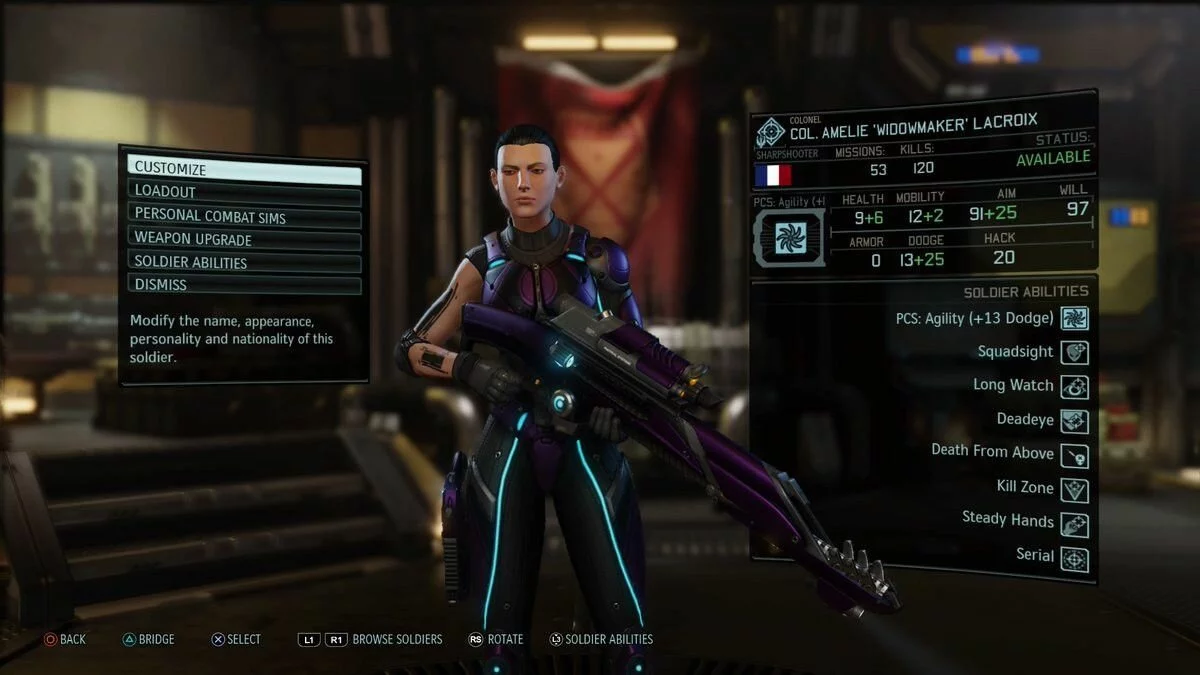Open Personal Combat Sims
This screenshot has height=675, width=1200.
(x=244, y=215)
